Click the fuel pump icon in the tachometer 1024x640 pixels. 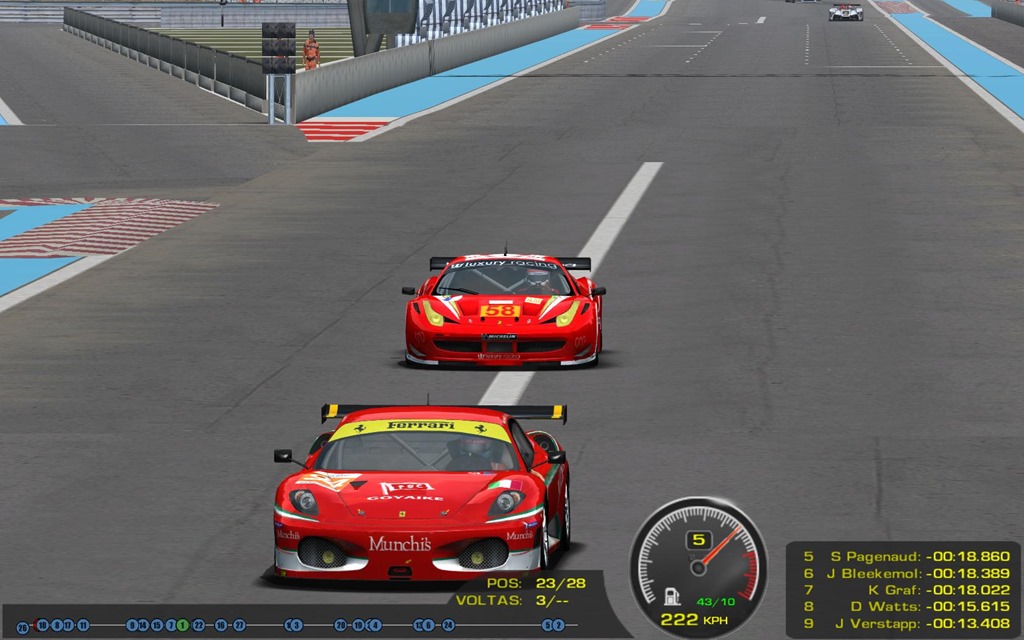[x=673, y=597]
